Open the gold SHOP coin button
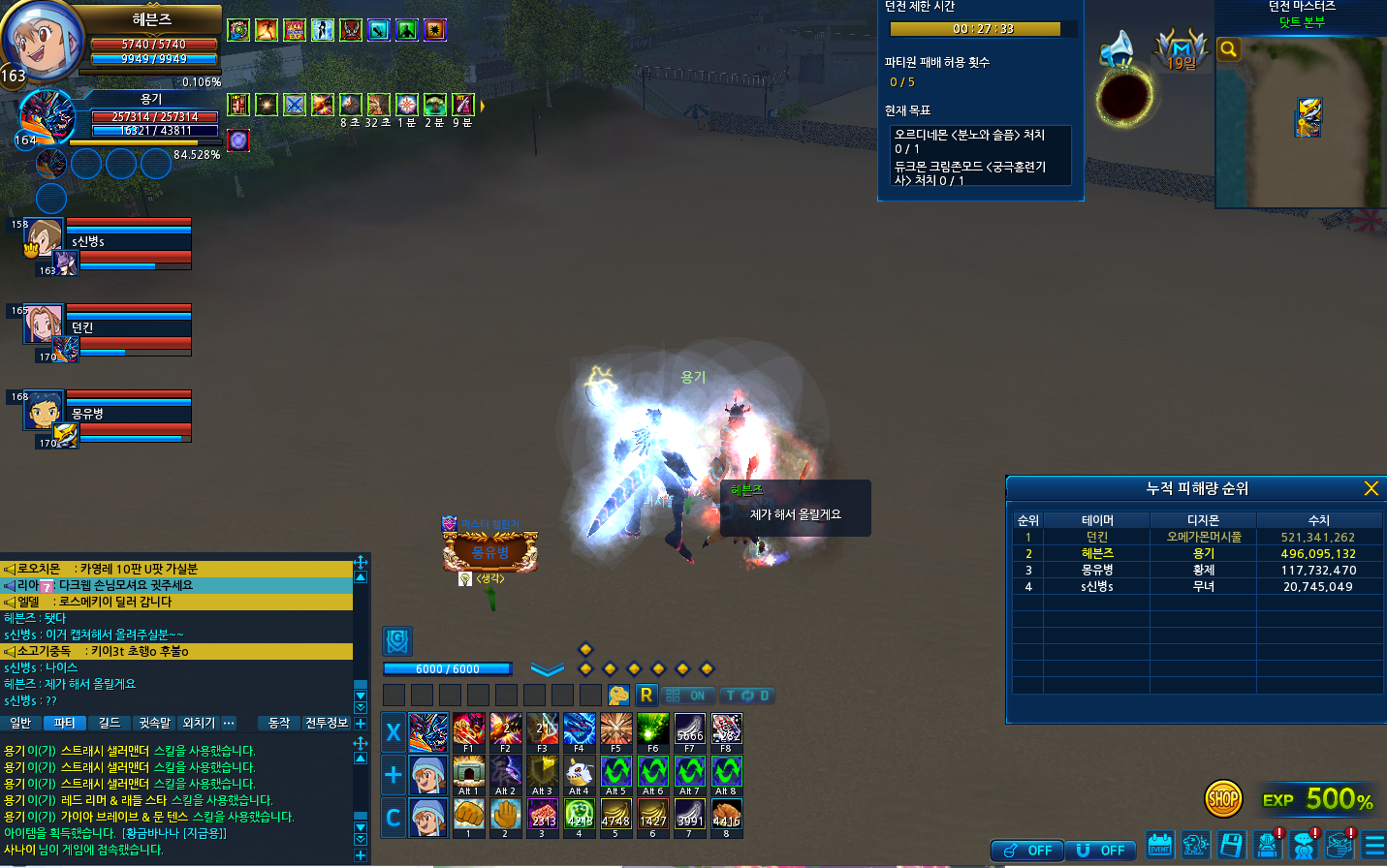 (x=1223, y=799)
